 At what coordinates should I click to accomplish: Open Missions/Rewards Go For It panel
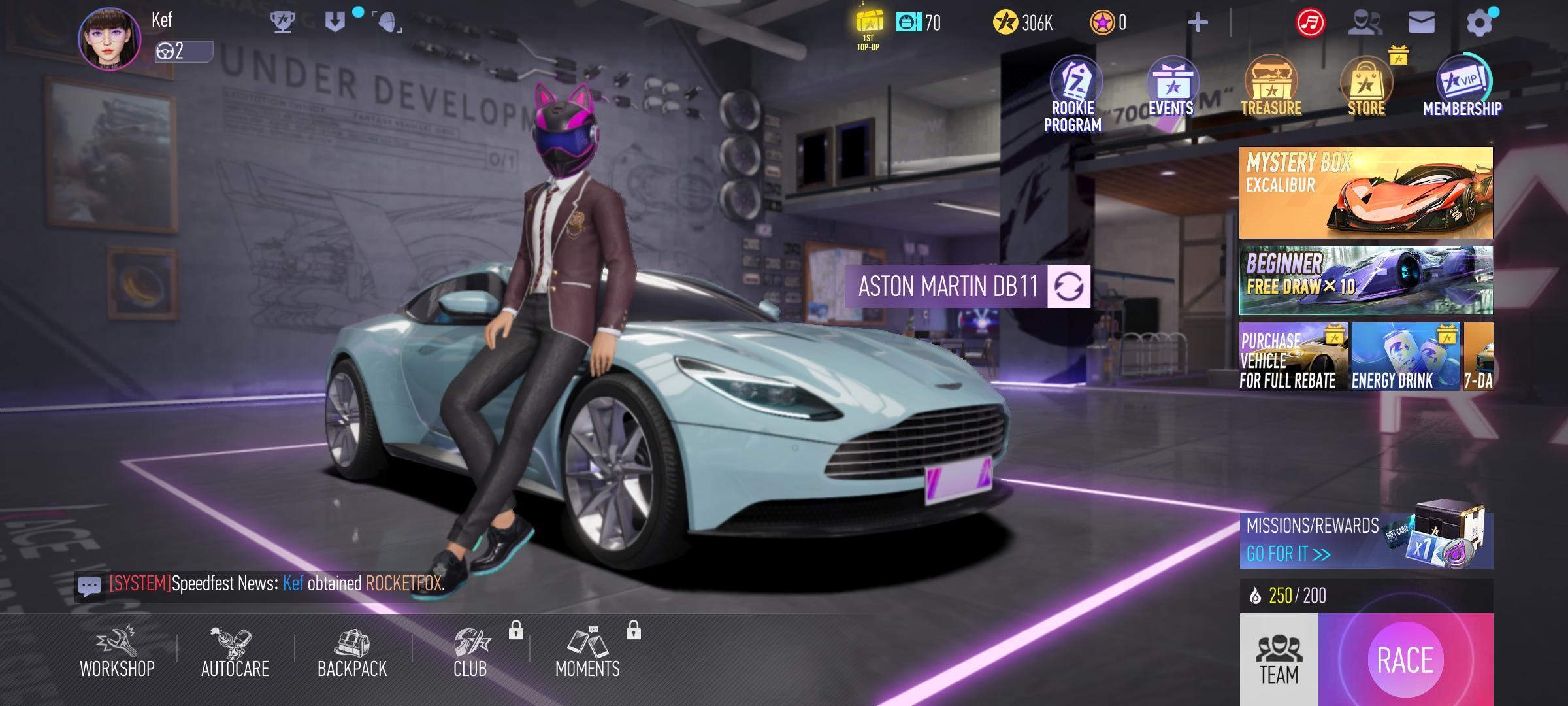[x=1365, y=540]
